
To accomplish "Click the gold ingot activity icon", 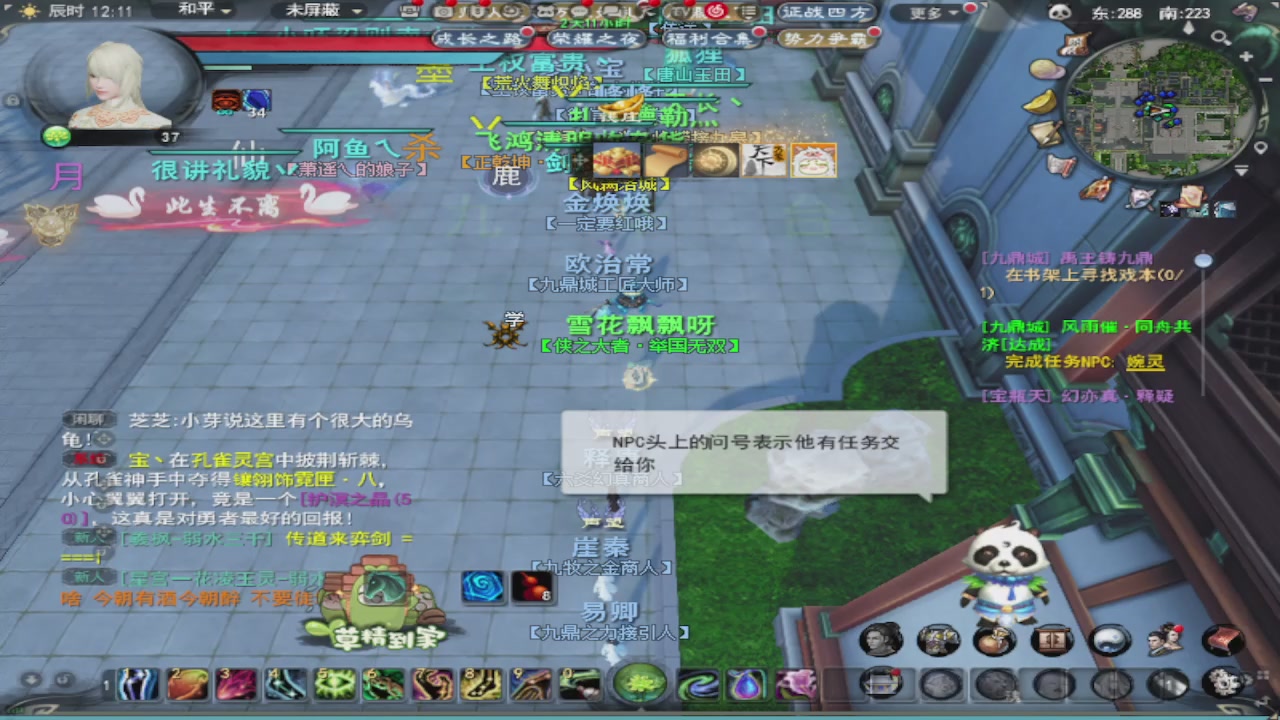I will (x=617, y=158).
